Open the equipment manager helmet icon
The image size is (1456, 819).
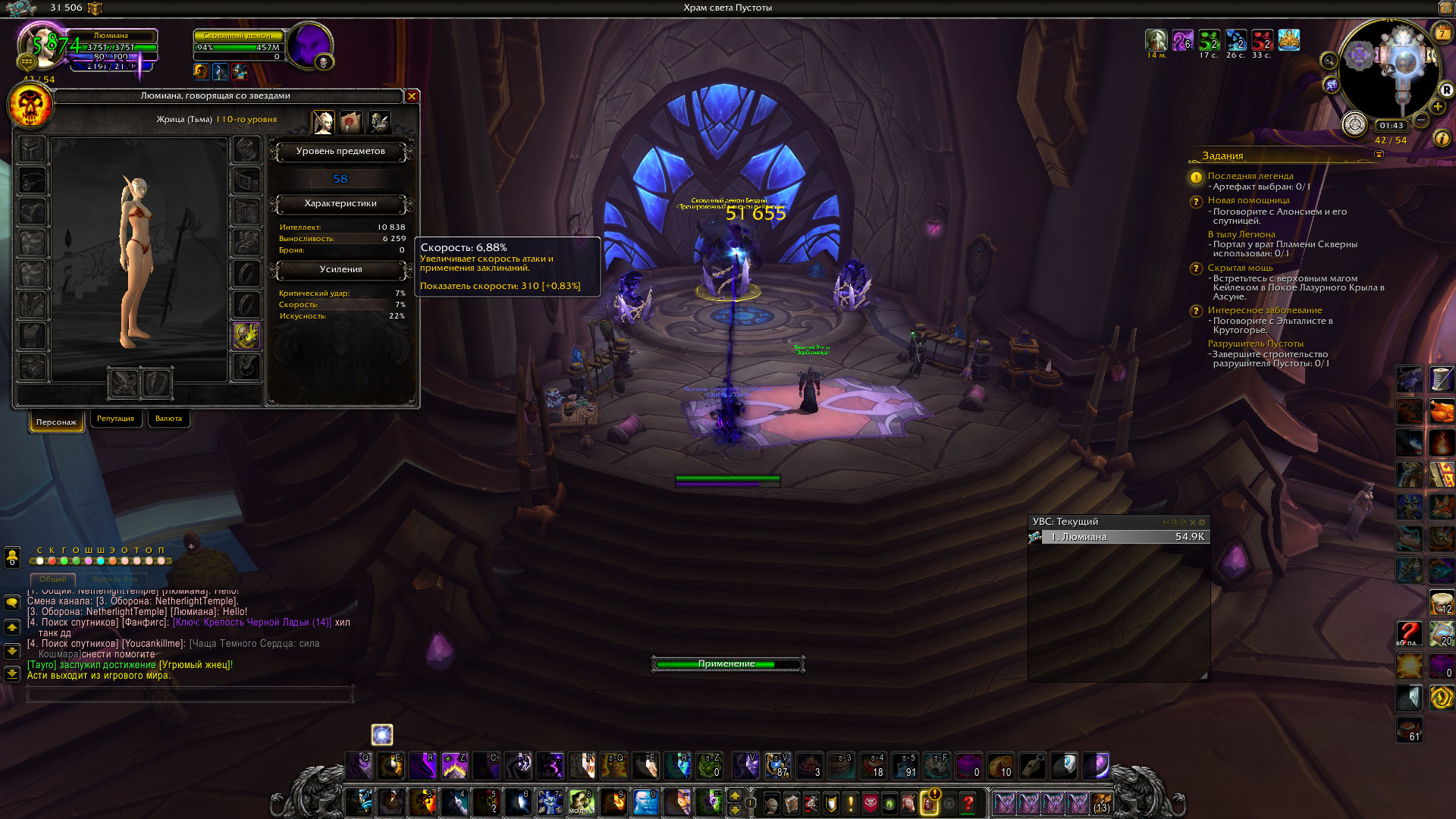pos(378,122)
